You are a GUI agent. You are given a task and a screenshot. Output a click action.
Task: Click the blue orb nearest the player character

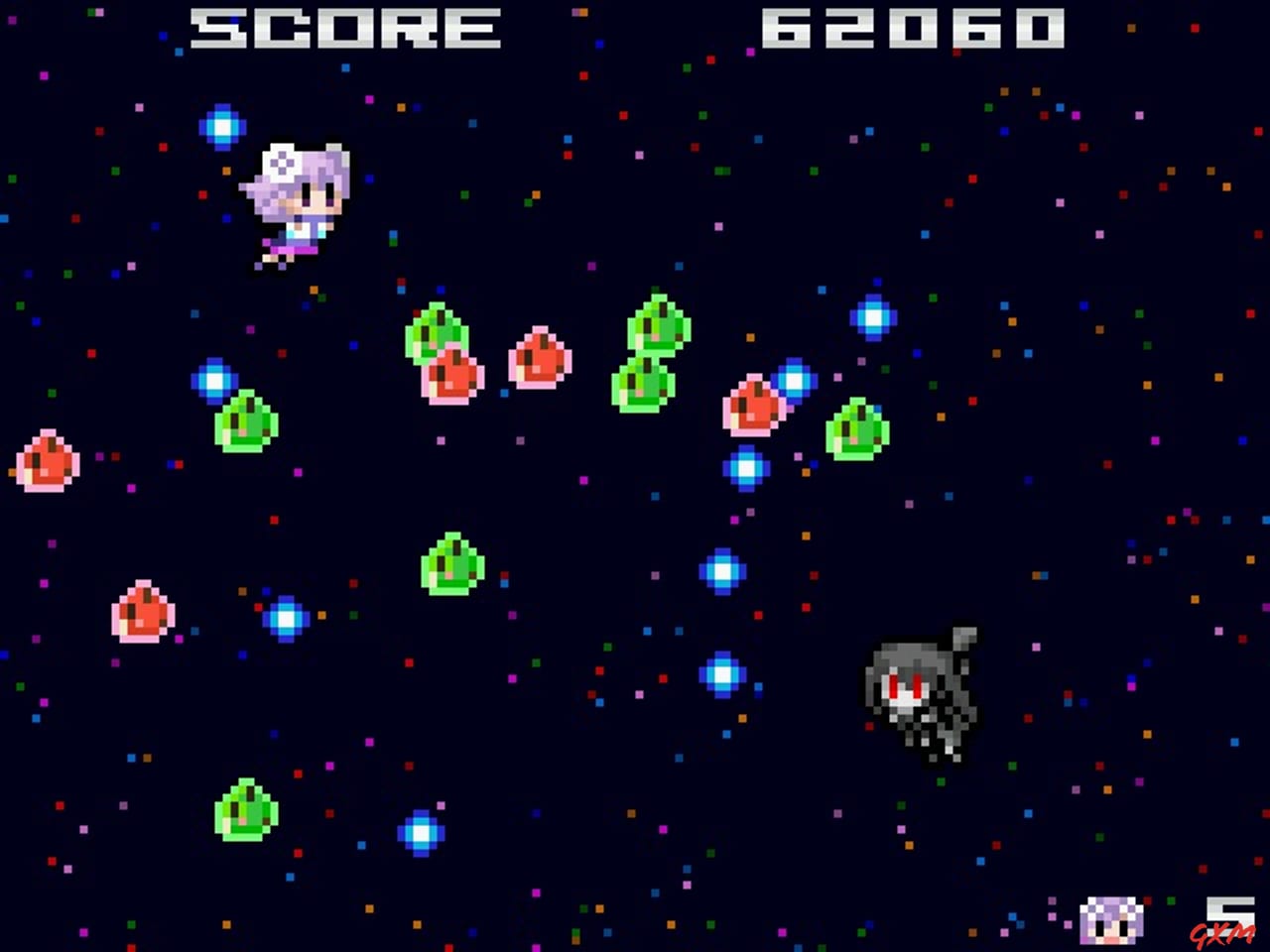click(224, 127)
